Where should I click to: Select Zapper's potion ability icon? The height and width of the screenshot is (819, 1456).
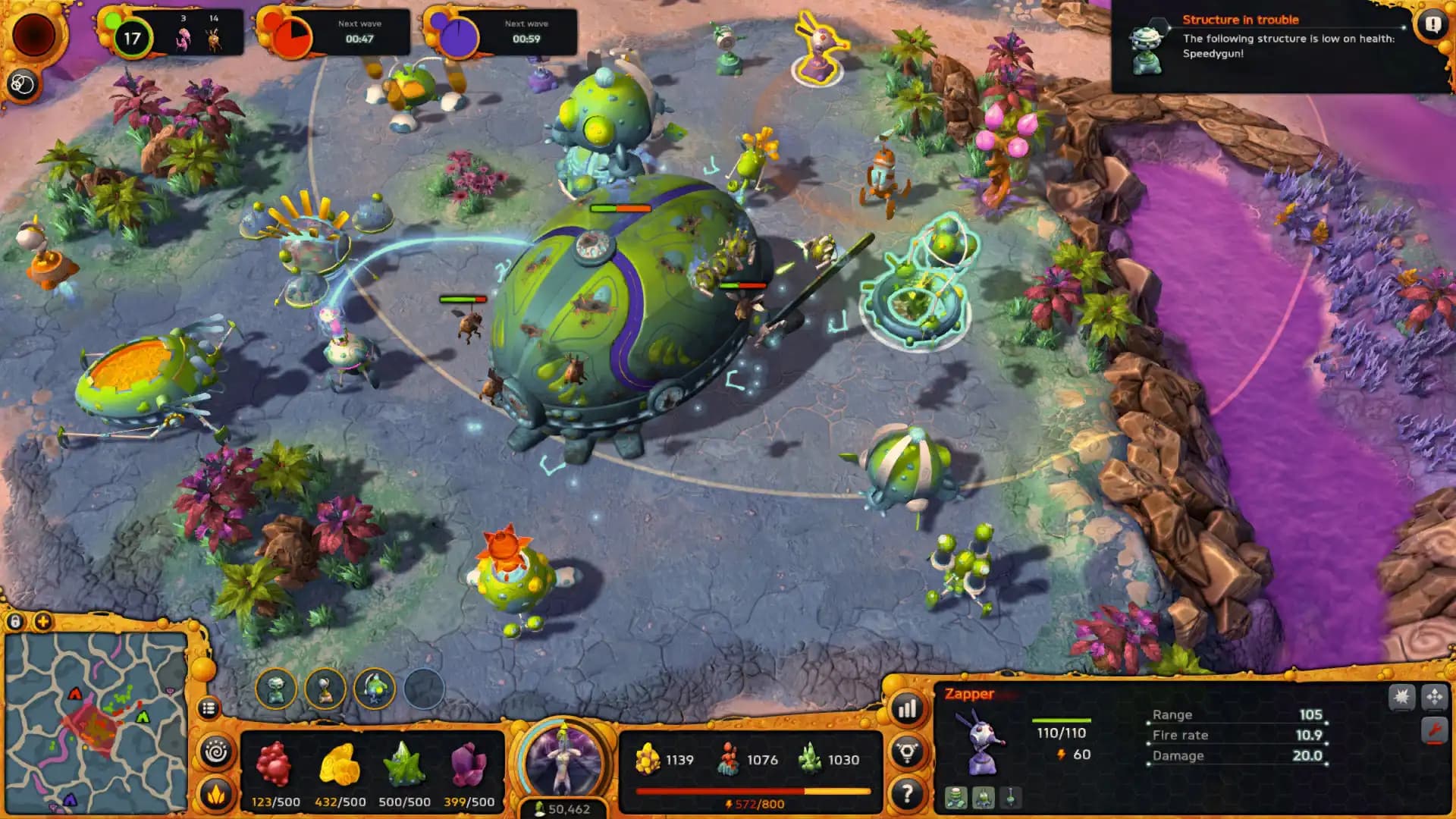coord(1010,798)
